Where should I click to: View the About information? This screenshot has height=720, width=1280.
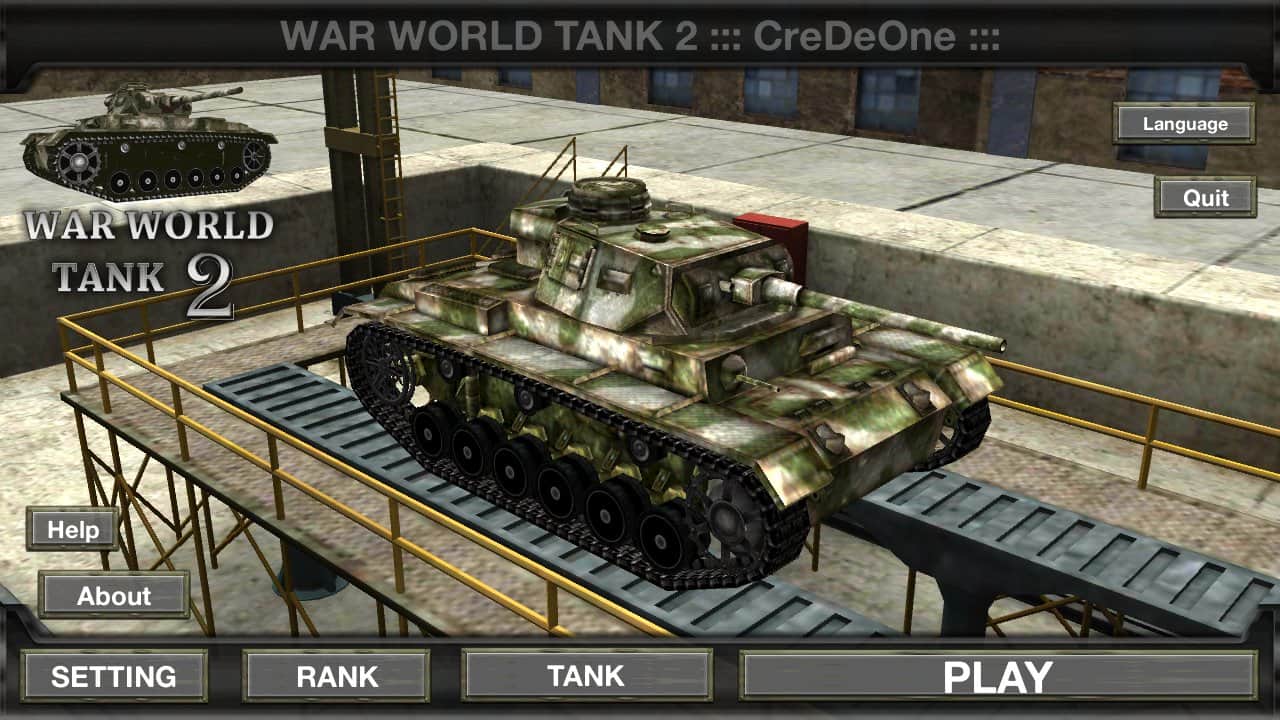(114, 597)
